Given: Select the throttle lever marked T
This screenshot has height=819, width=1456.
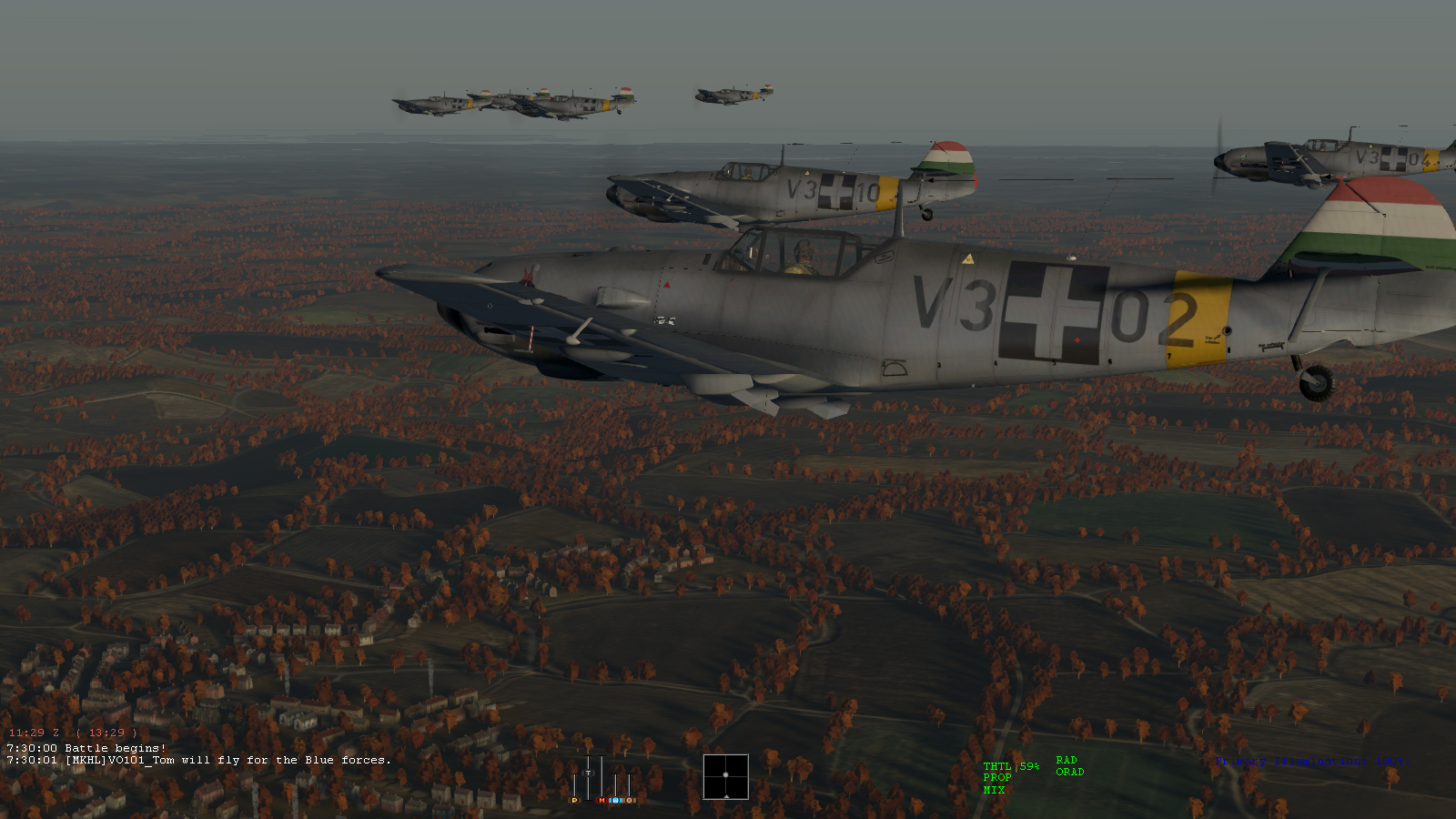Looking at the screenshot, I should click(588, 773).
